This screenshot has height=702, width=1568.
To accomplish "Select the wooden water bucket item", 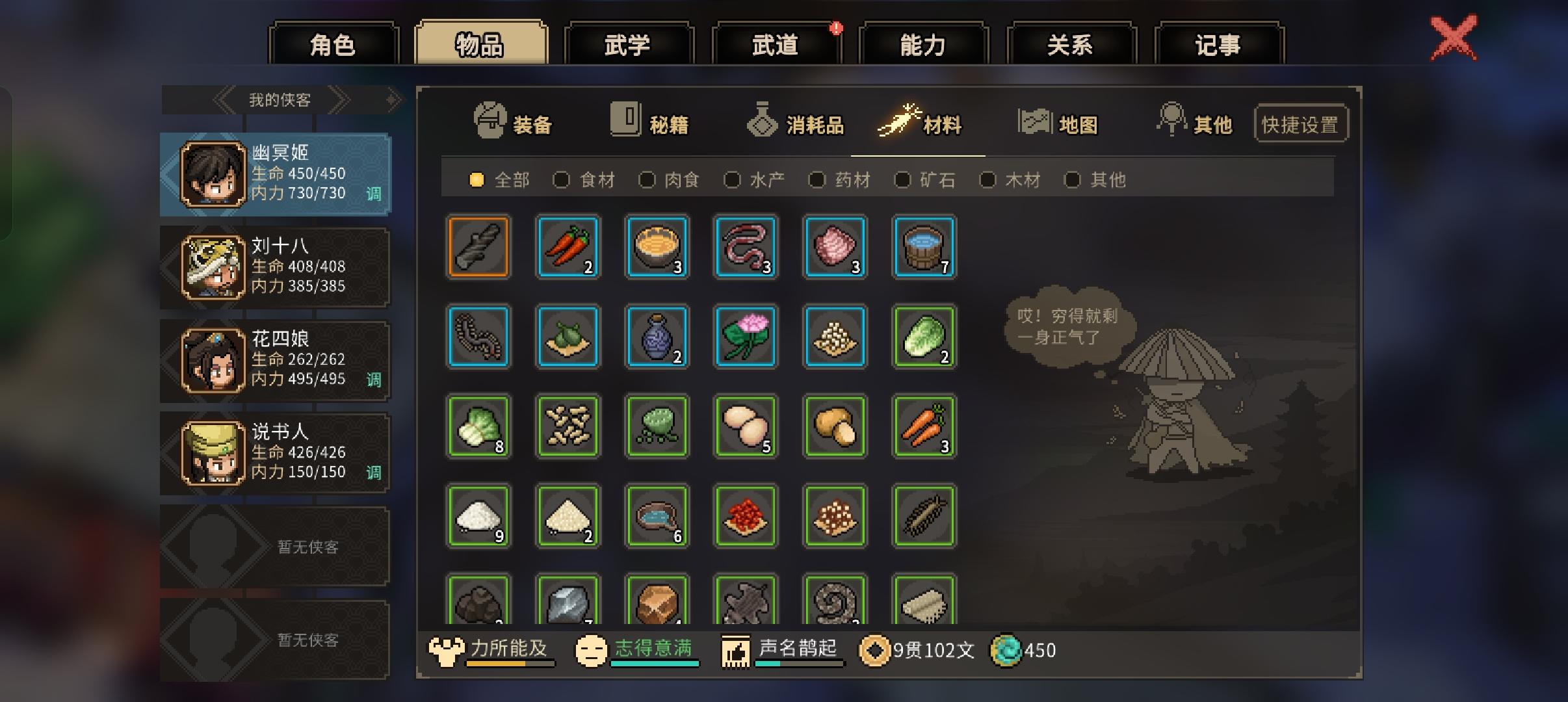I will [924, 247].
